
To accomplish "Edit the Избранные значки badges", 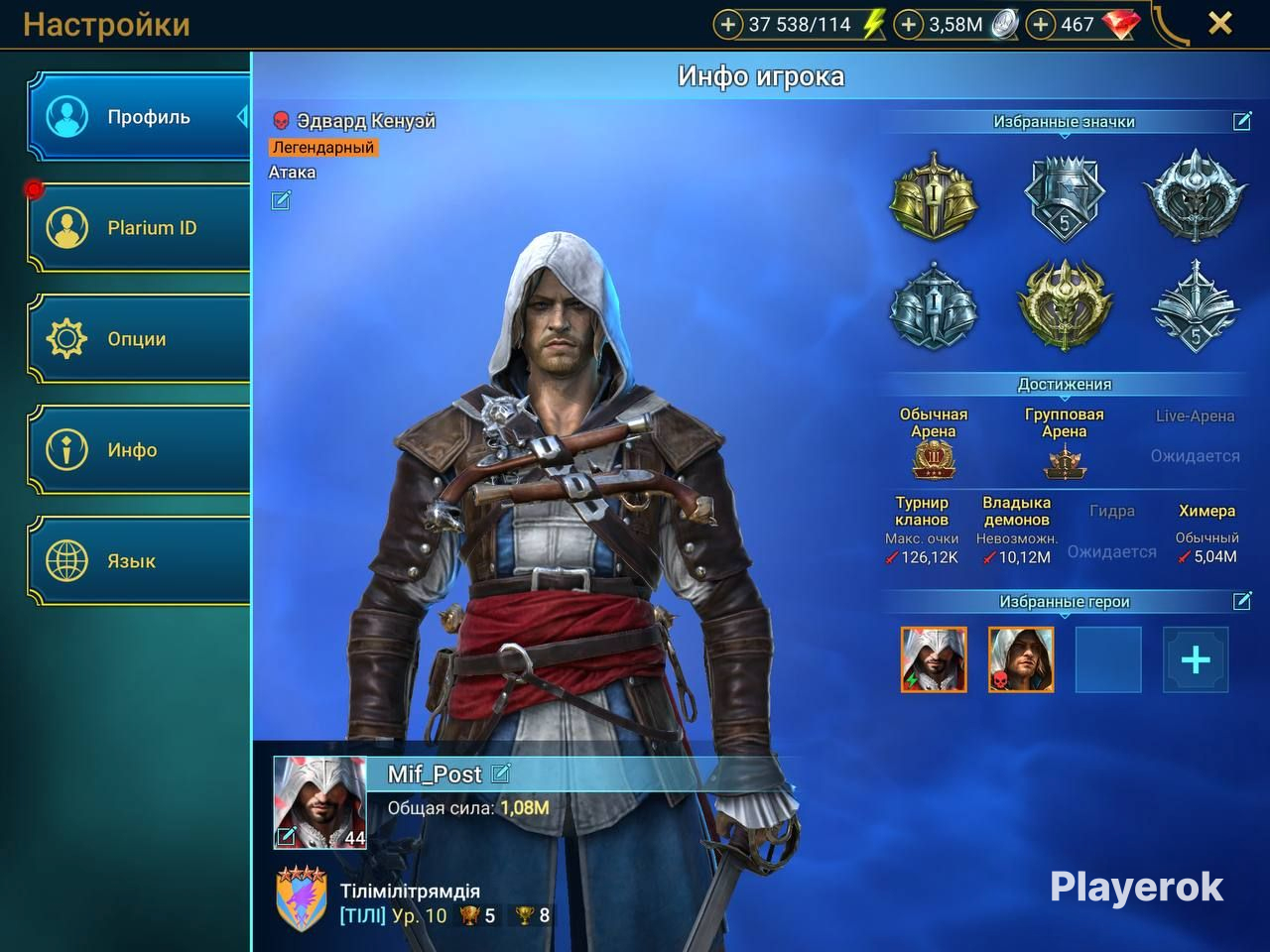I will (1242, 121).
